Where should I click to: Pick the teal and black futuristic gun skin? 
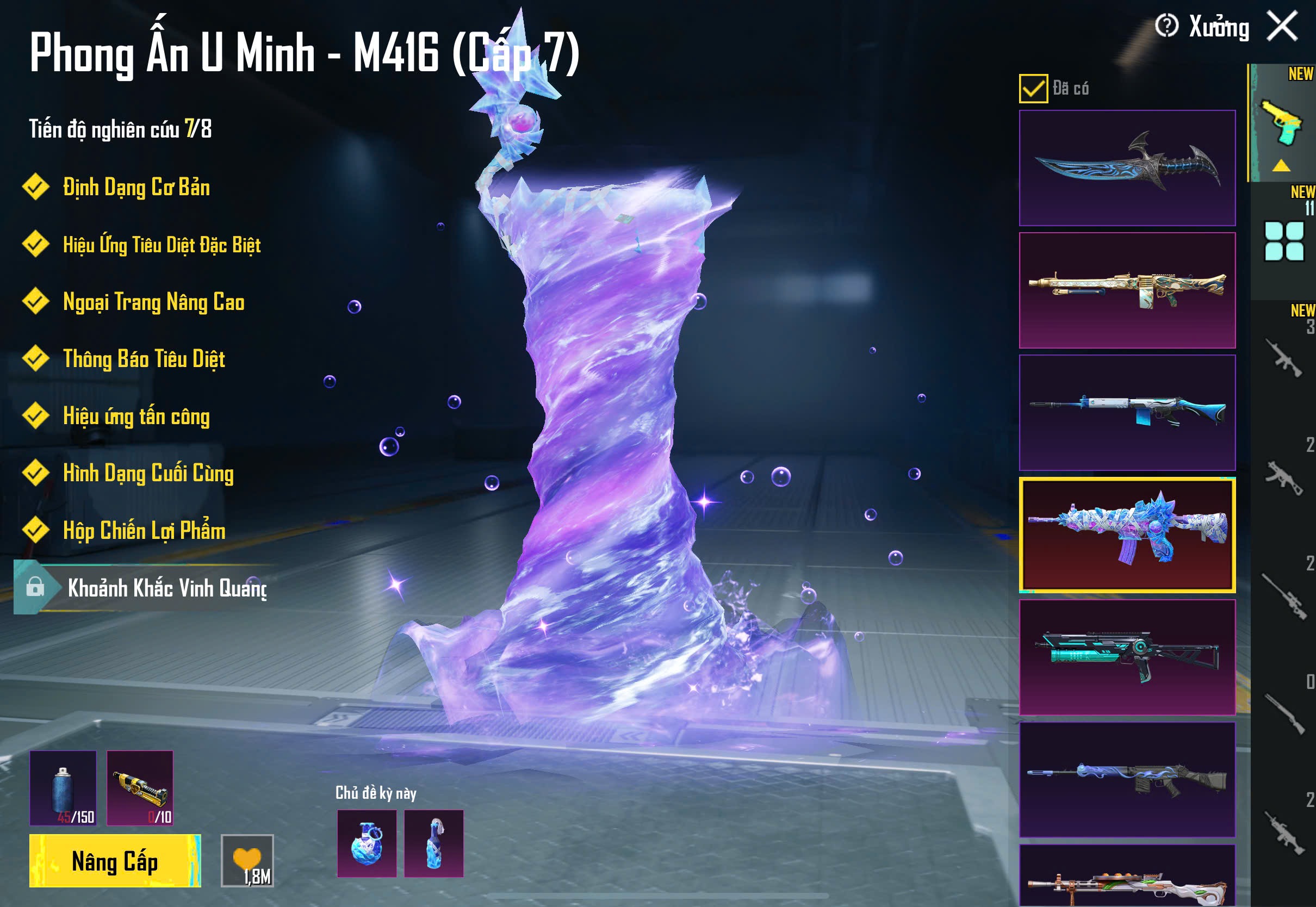(1127, 657)
